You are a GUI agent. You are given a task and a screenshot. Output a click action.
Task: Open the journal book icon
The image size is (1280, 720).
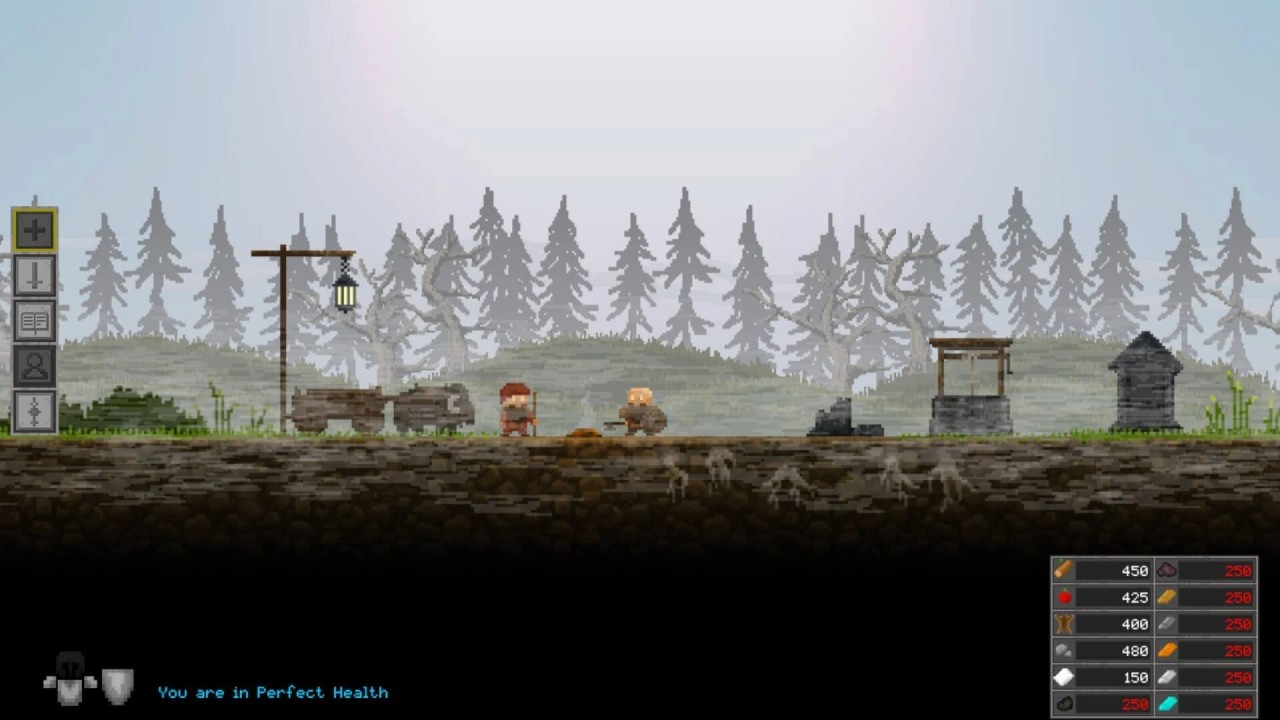tap(33, 321)
